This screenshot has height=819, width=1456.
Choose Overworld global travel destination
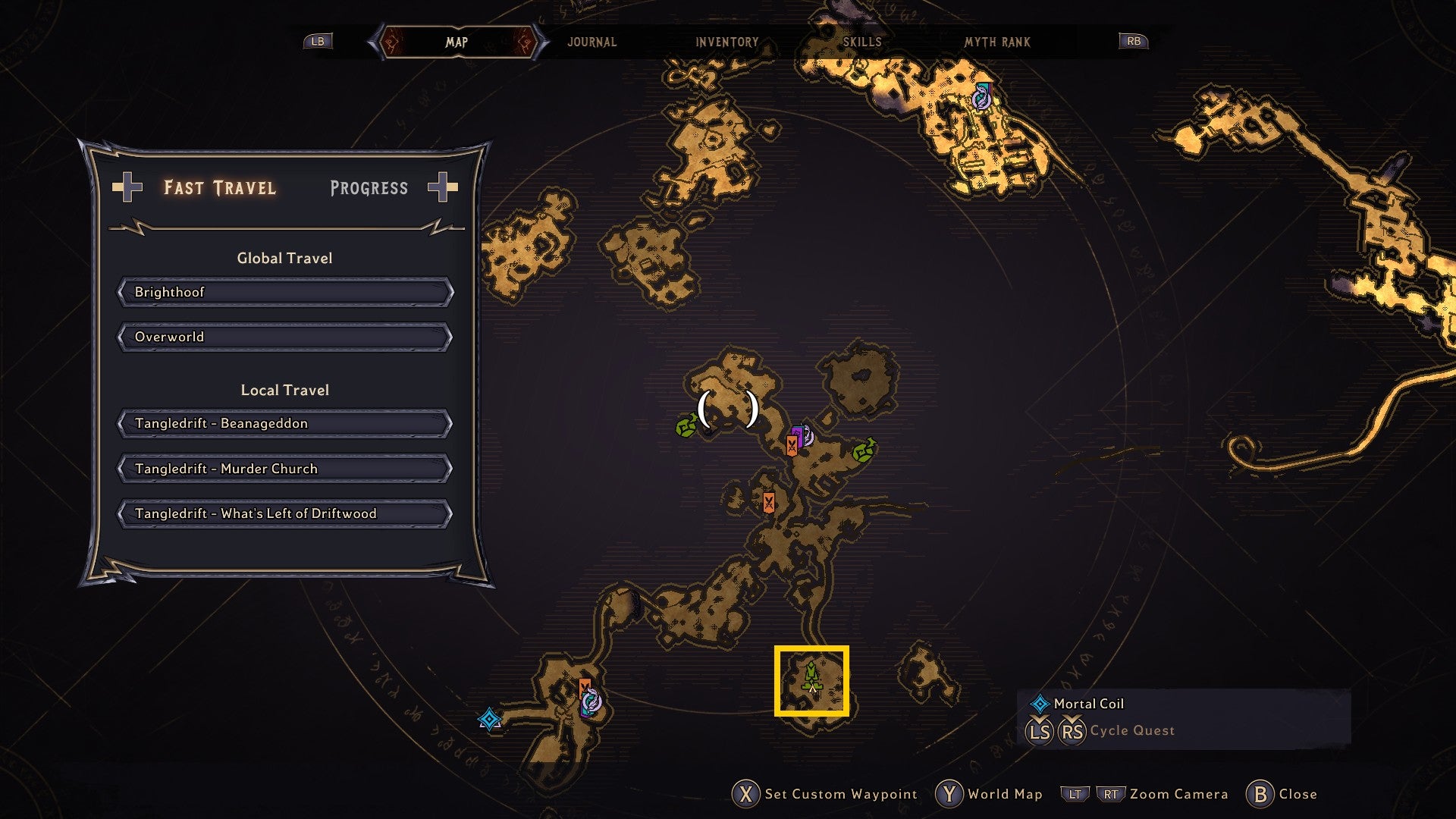tap(285, 337)
